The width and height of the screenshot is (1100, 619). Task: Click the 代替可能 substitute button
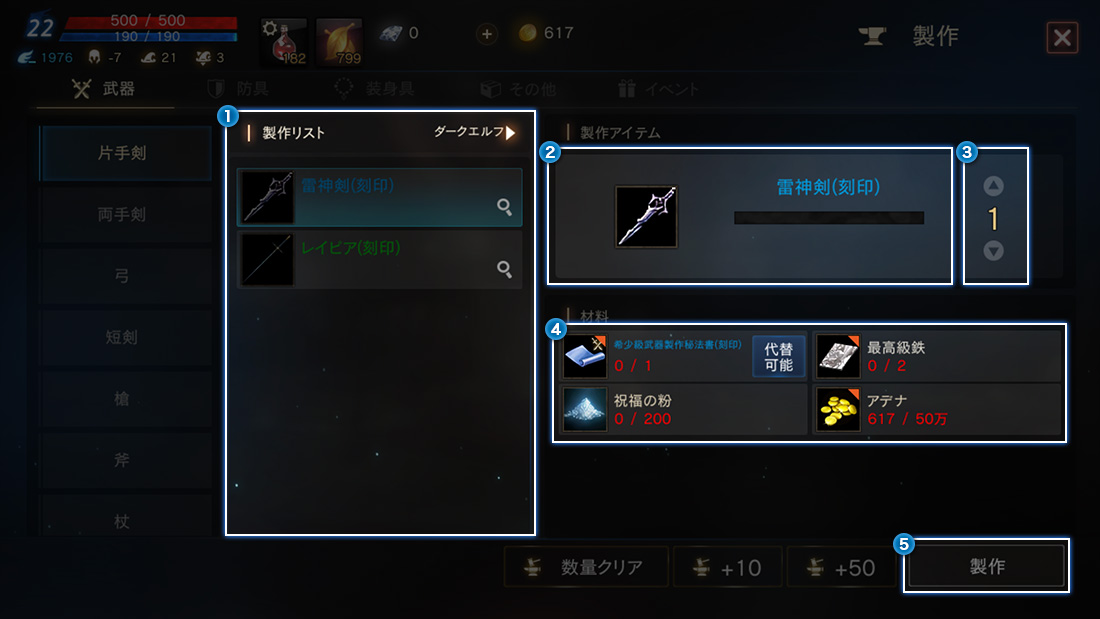(779, 357)
